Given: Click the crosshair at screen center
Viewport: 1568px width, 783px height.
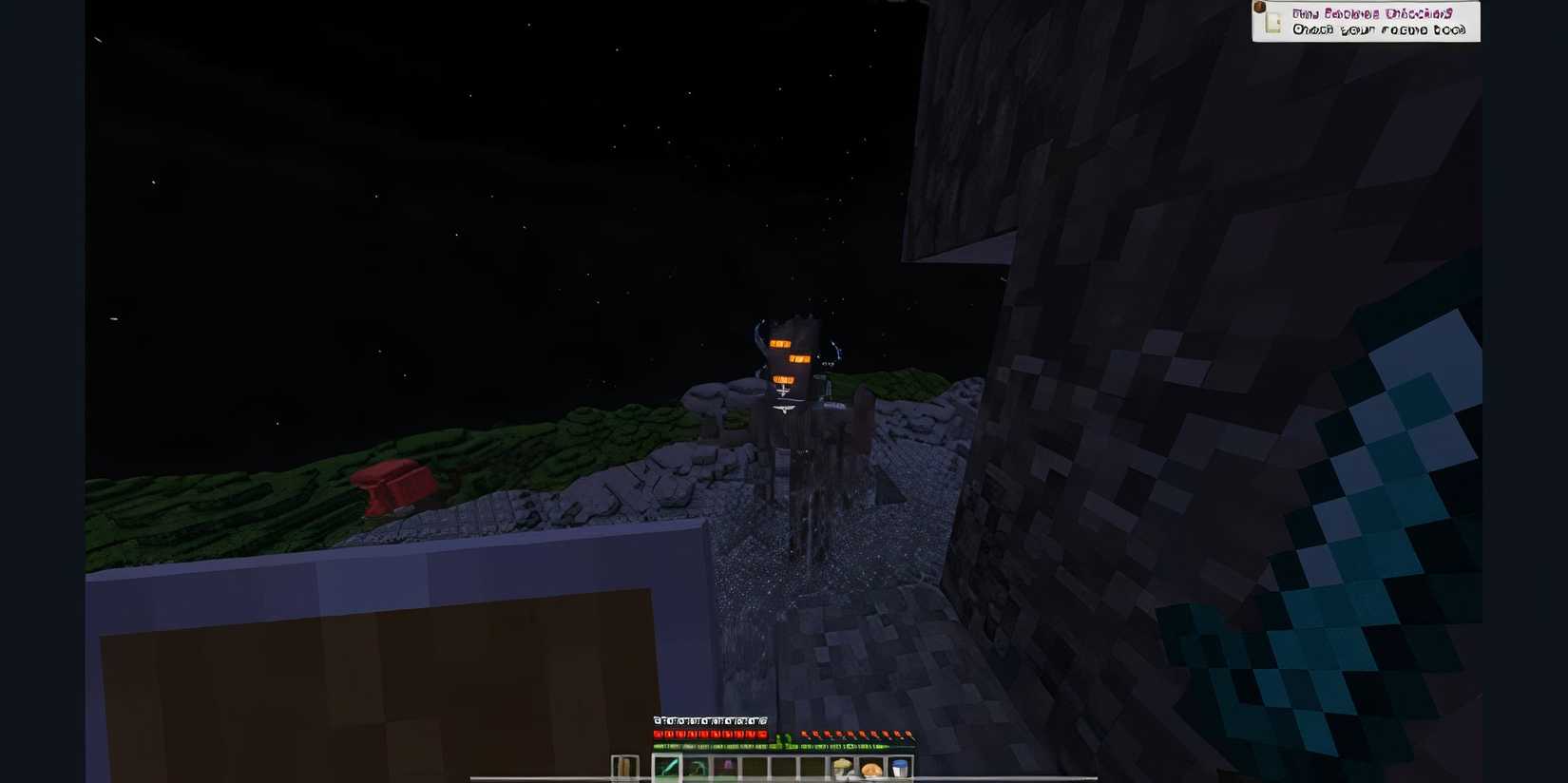Looking at the screenshot, I should (x=784, y=391).
